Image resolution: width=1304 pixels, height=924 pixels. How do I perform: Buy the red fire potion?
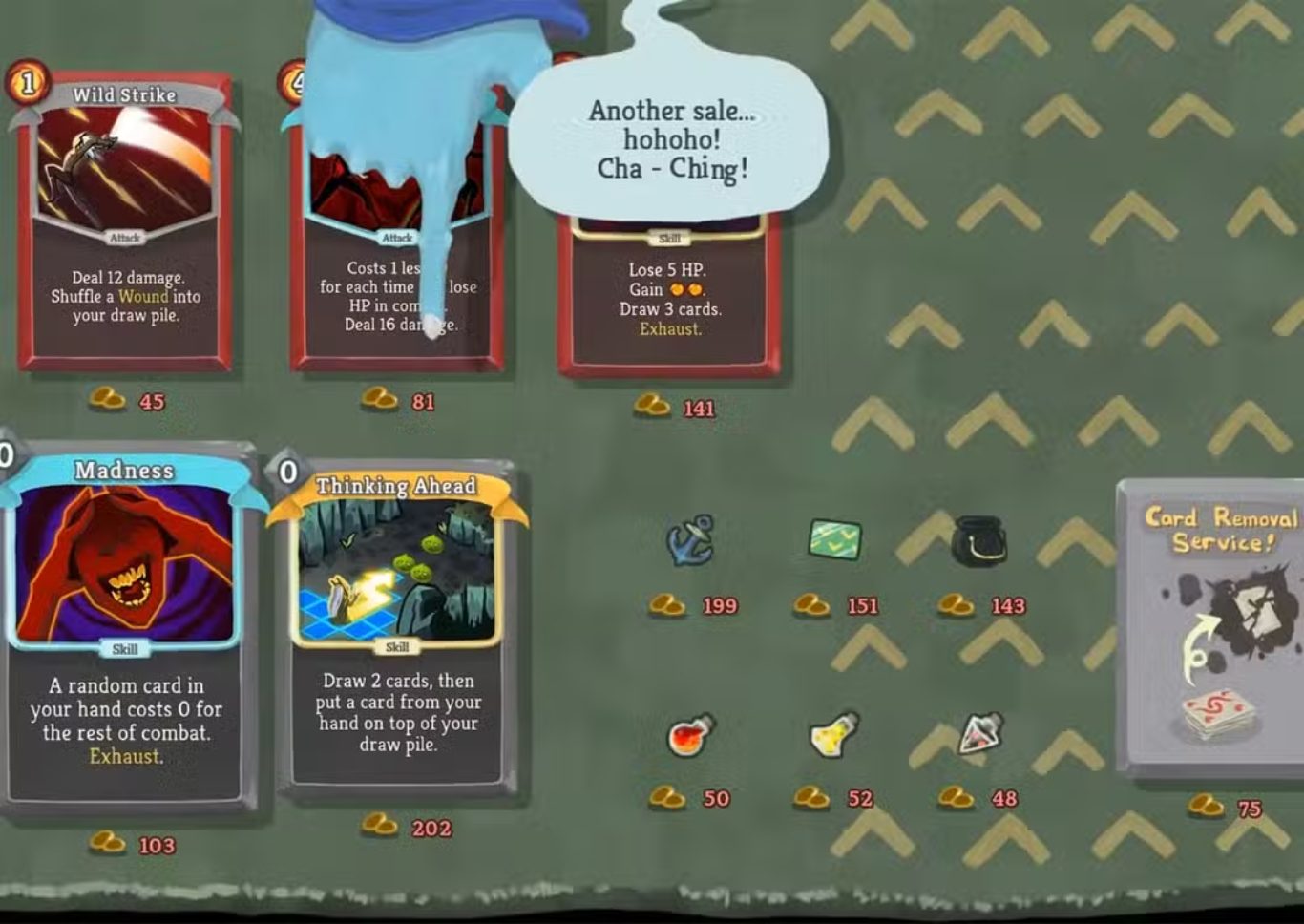(x=690, y=735)
